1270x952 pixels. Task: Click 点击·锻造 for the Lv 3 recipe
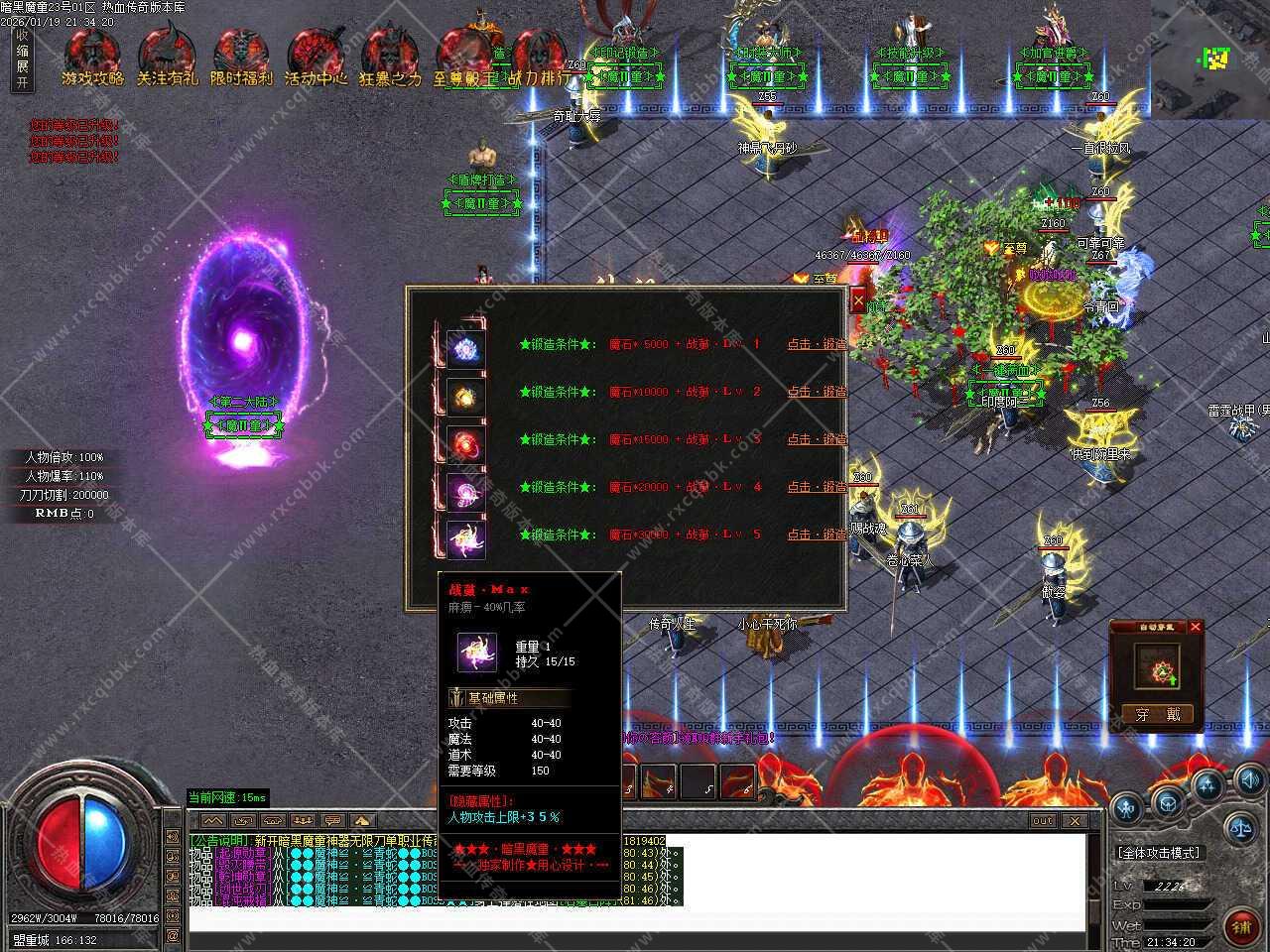click(x=817, y=439)
